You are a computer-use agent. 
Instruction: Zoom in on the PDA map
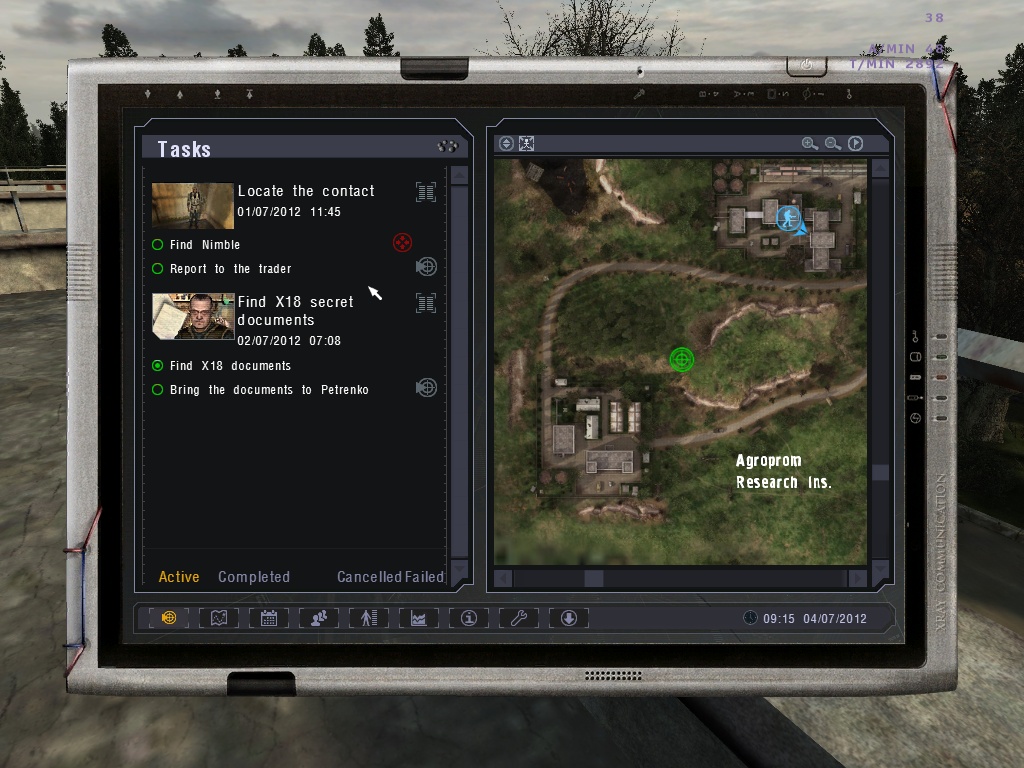click(x=809, y=144)
